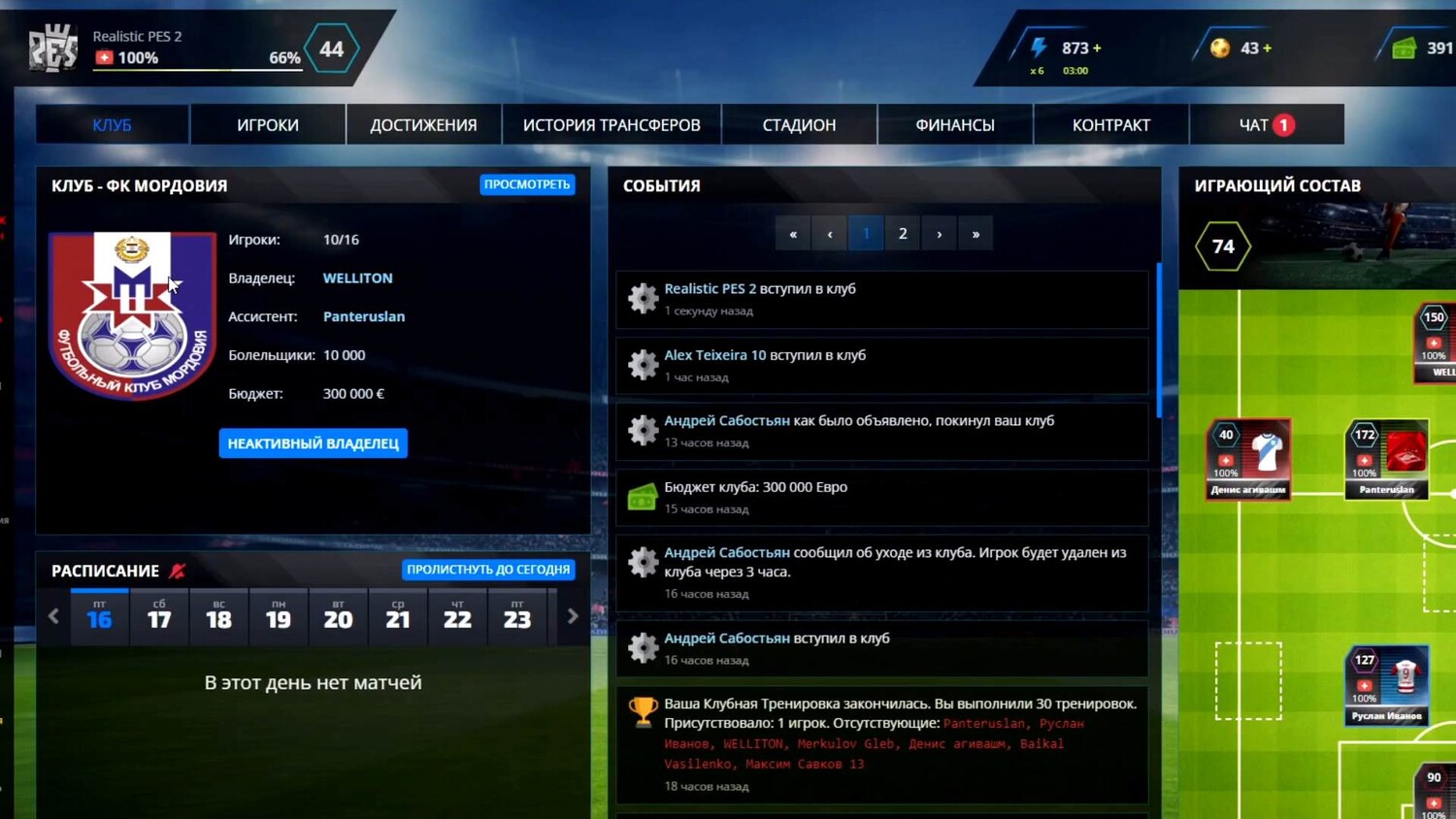Click the ПРОСМОТРЕТЬ club button

tap(527, 184)
